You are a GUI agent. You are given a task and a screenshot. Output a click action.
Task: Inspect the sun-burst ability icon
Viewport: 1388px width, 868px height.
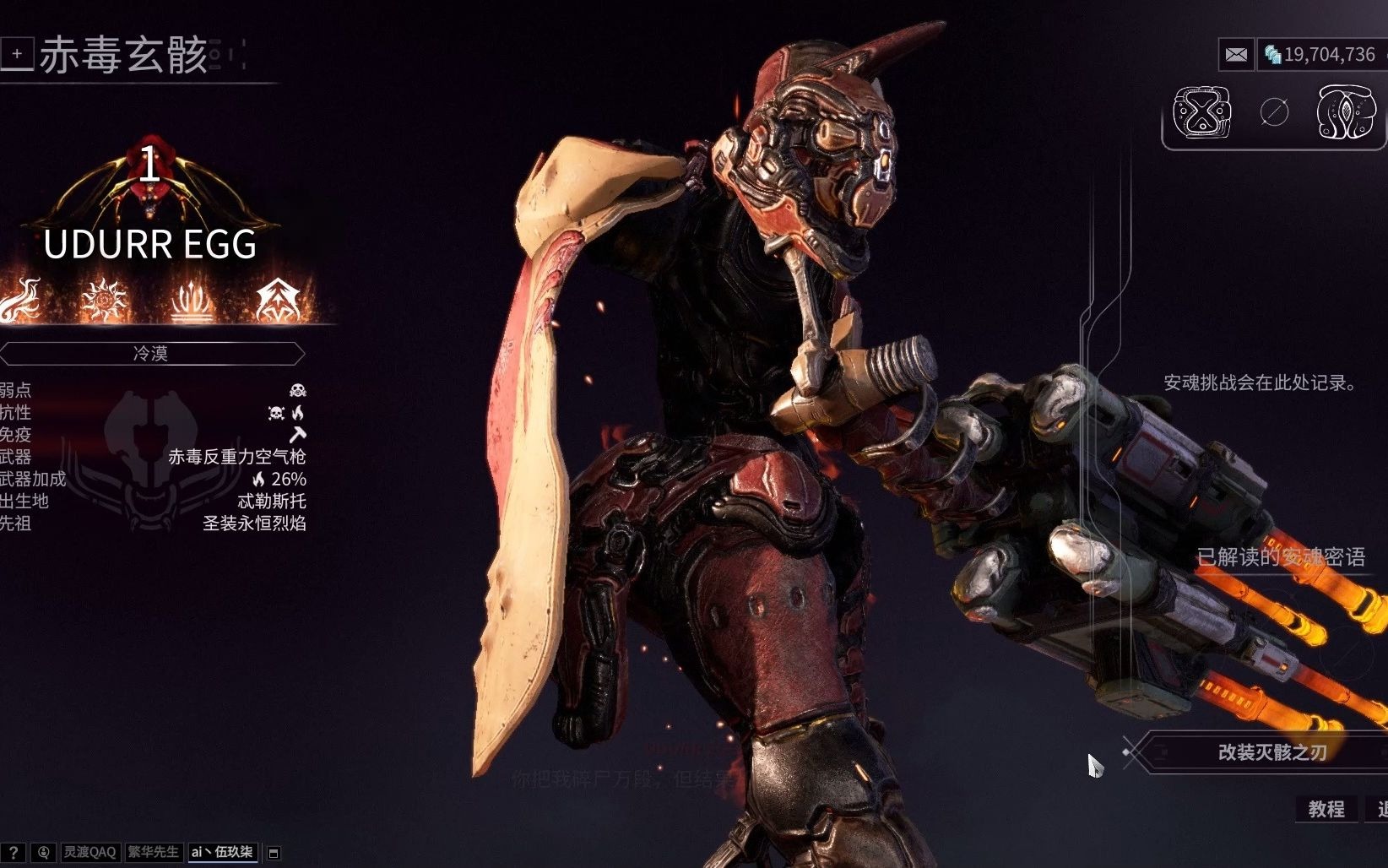104,301
